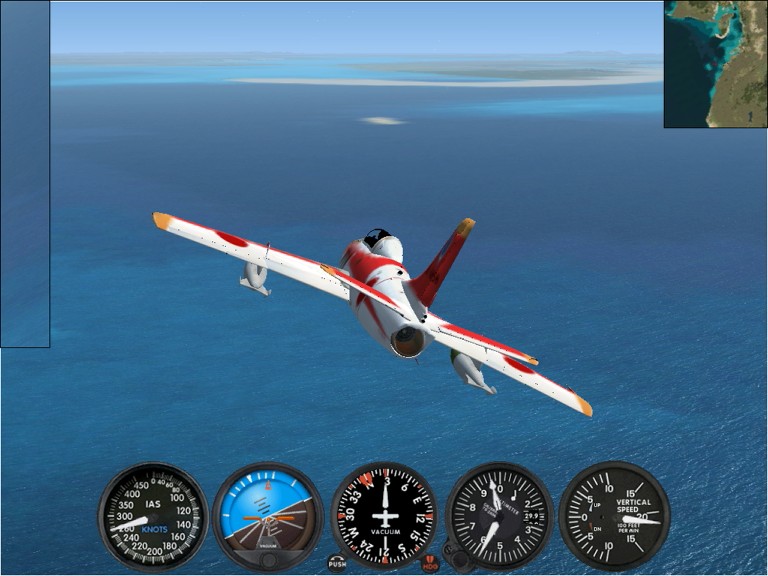Image resolution: width=768 pixels, height=576 pixels.
Task: Click the PUSH knob on the heading gauge
Action: point(337,562)
